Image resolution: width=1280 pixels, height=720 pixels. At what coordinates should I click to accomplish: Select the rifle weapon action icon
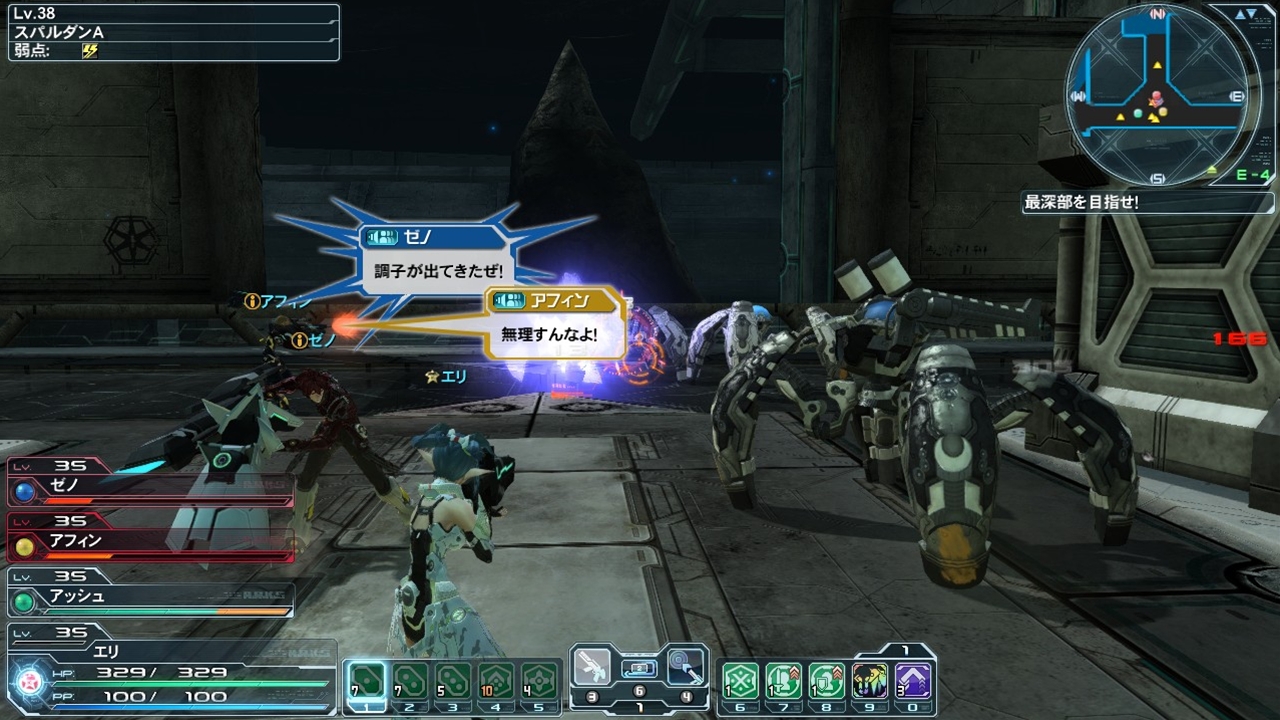[x=591, y=666]
